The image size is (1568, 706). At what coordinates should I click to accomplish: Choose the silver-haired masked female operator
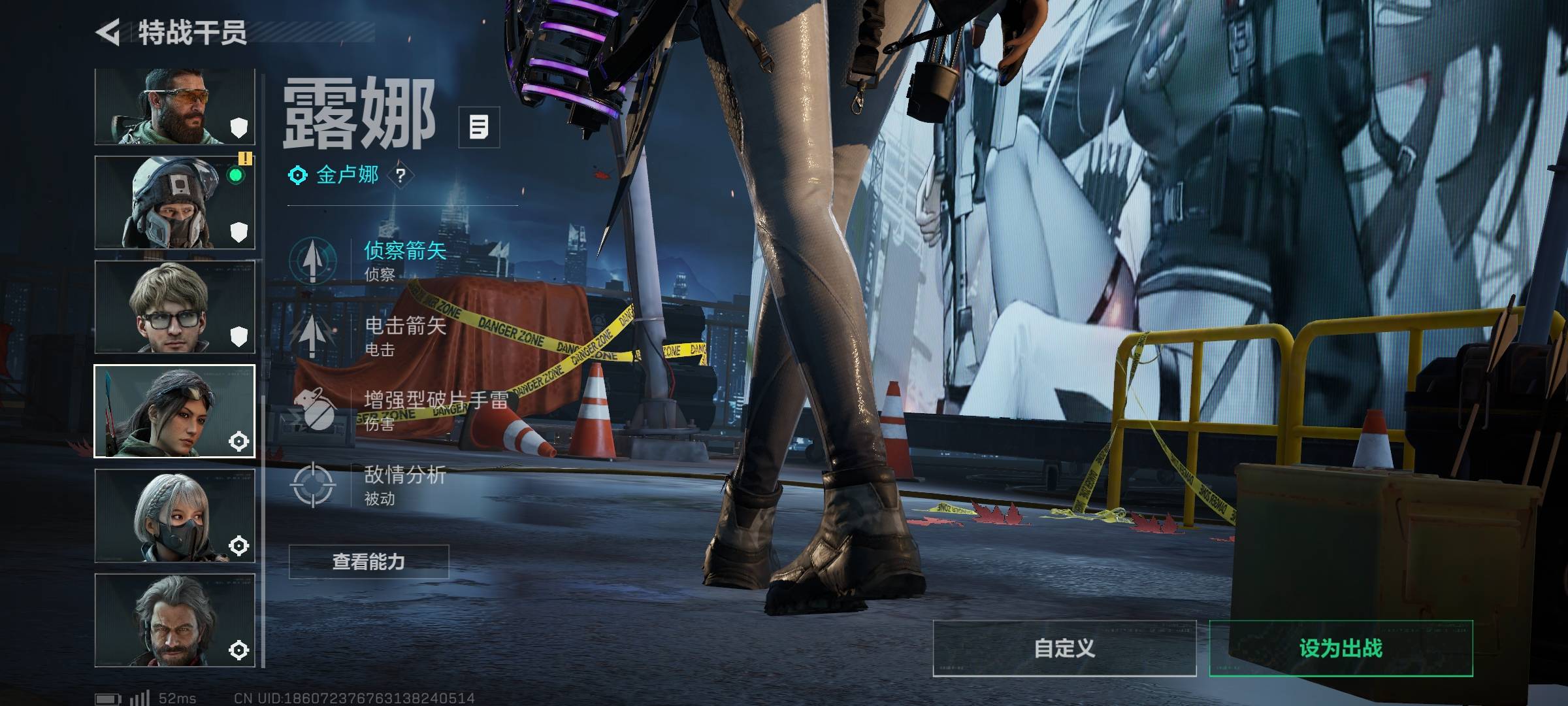coord(174,516)
